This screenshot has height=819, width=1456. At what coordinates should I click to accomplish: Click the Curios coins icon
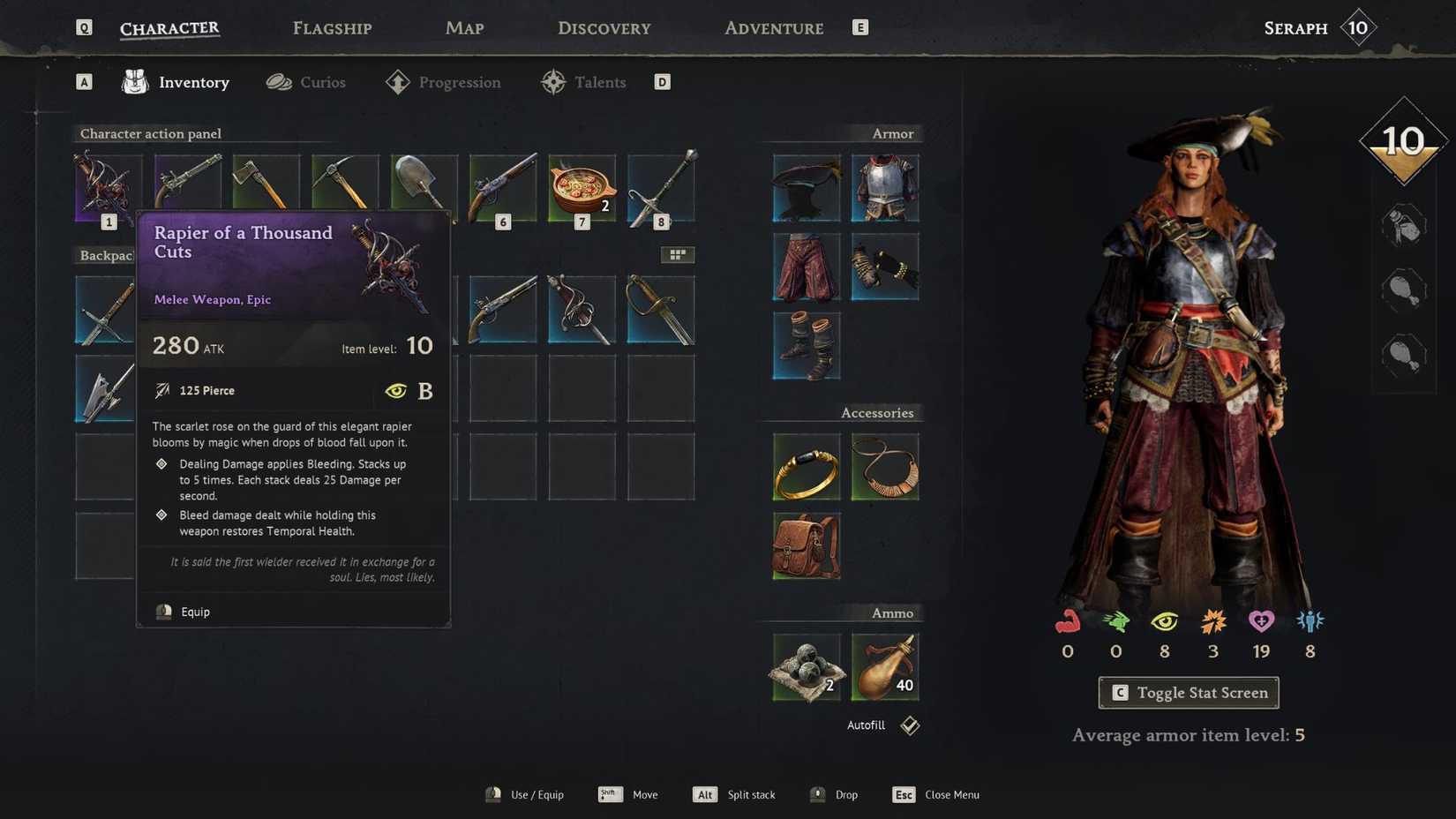tap(280, 81)
